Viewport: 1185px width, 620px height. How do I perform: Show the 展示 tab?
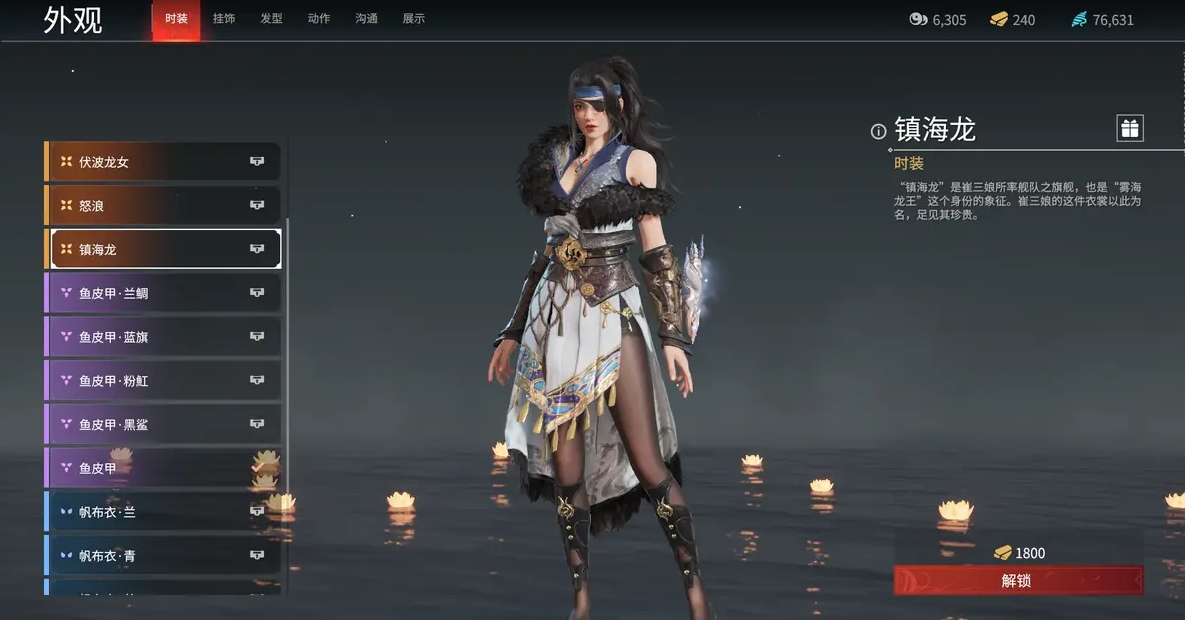(x=413, y=19)
